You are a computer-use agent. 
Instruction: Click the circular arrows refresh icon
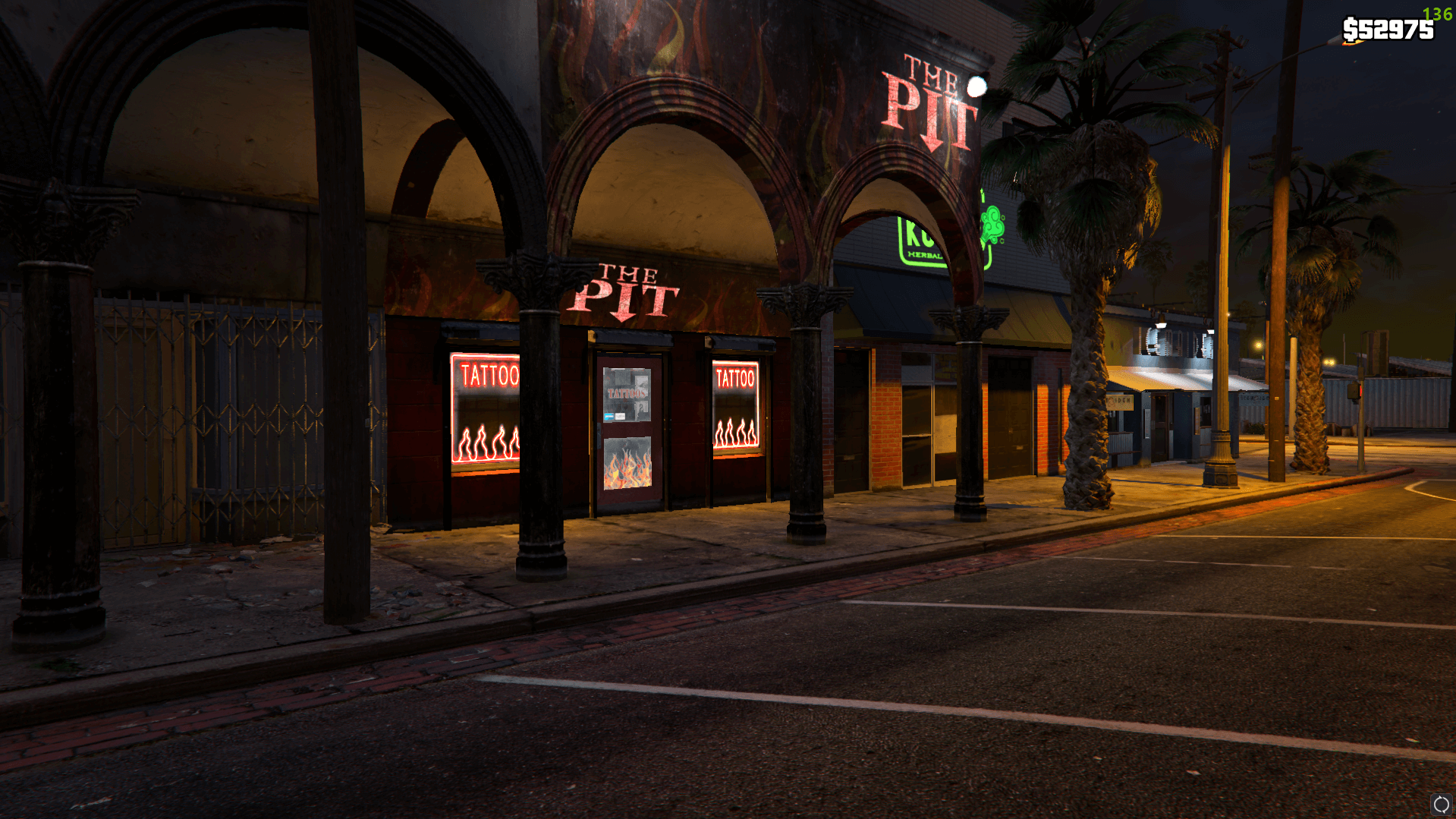(1440, 804)
